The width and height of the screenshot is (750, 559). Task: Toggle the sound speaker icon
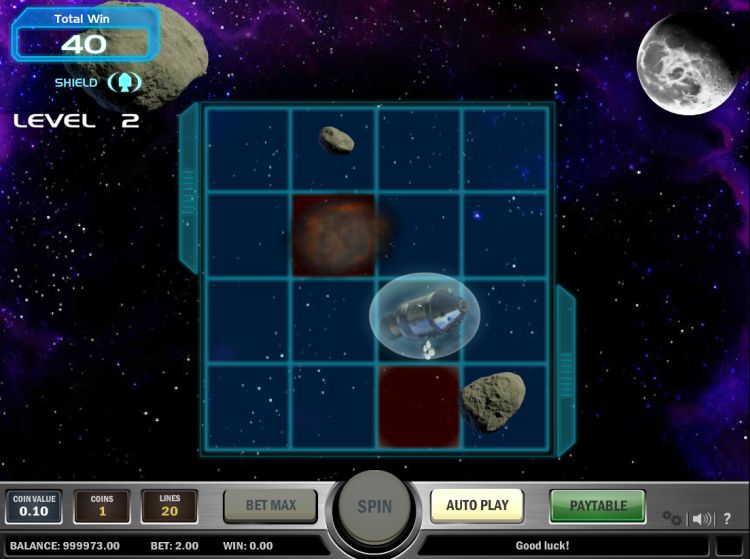(702, 518)
